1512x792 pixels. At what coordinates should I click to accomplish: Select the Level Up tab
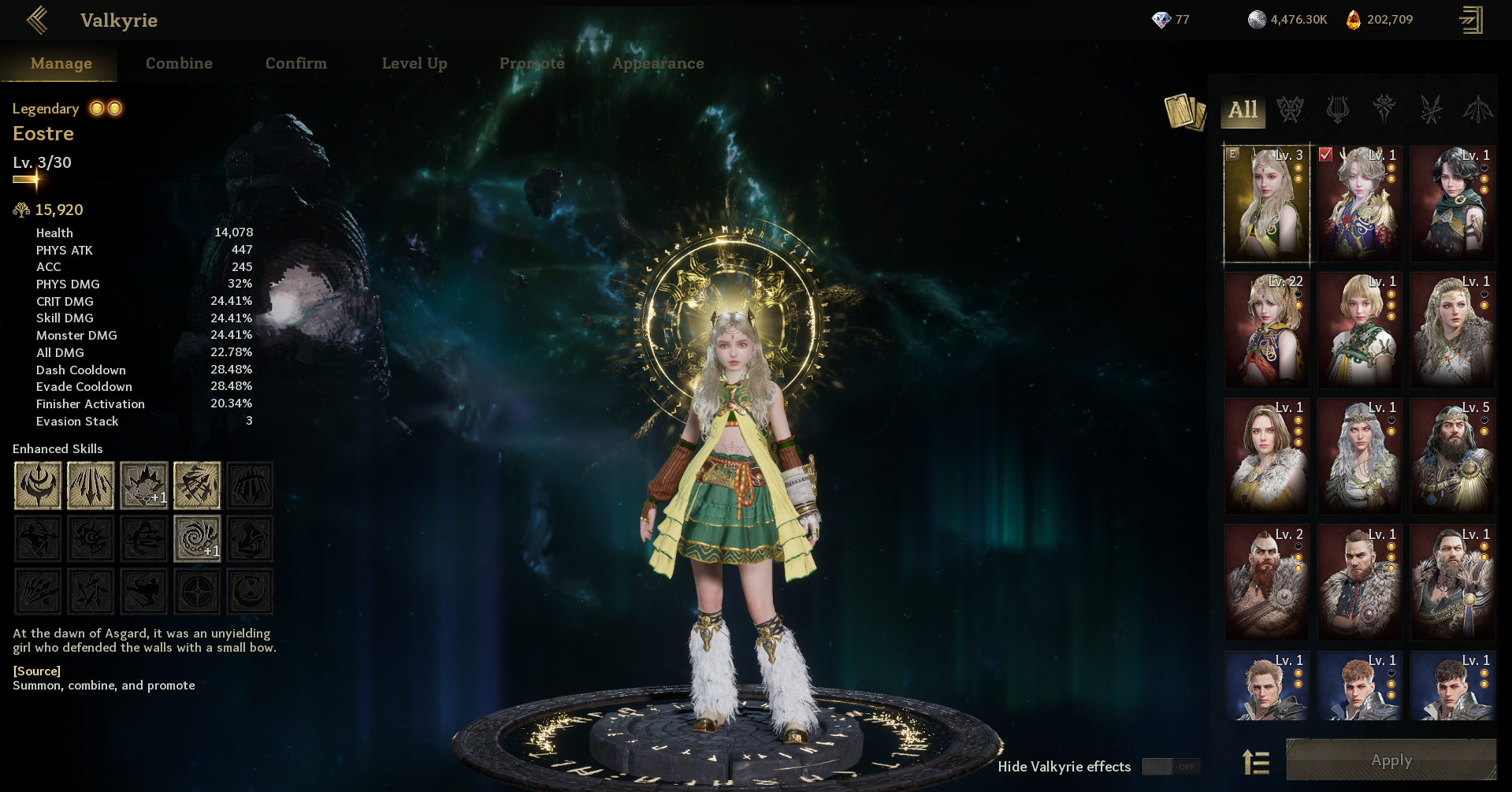[414, 63]
